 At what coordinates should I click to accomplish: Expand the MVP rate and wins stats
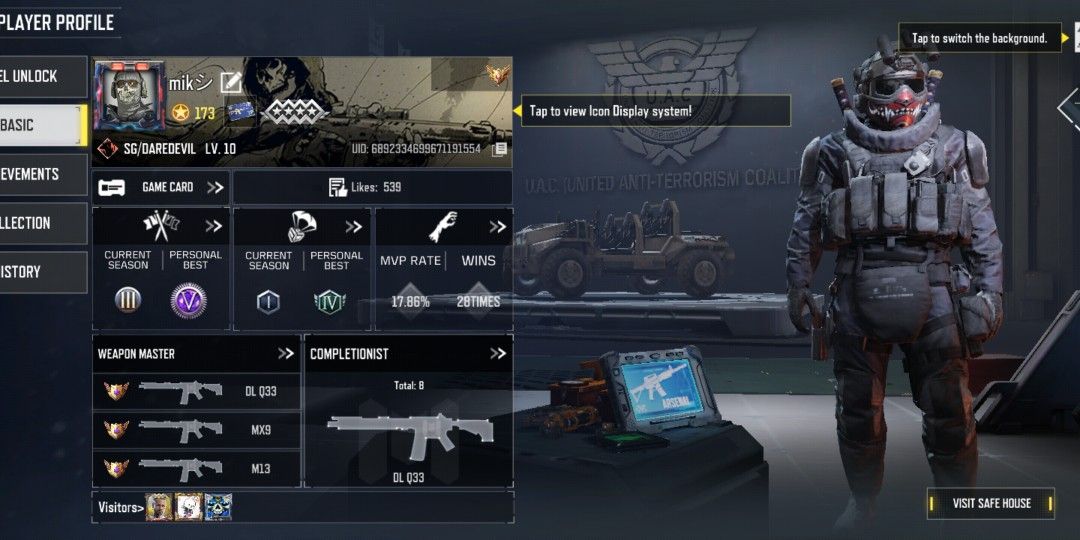pyautogui.click(x=498, y=227)
